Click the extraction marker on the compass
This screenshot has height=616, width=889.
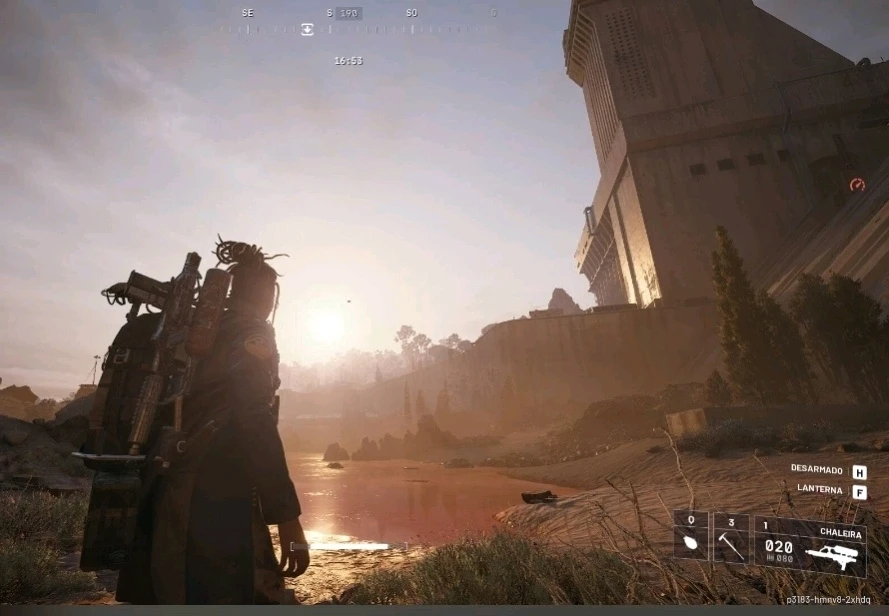click(307, 29)
